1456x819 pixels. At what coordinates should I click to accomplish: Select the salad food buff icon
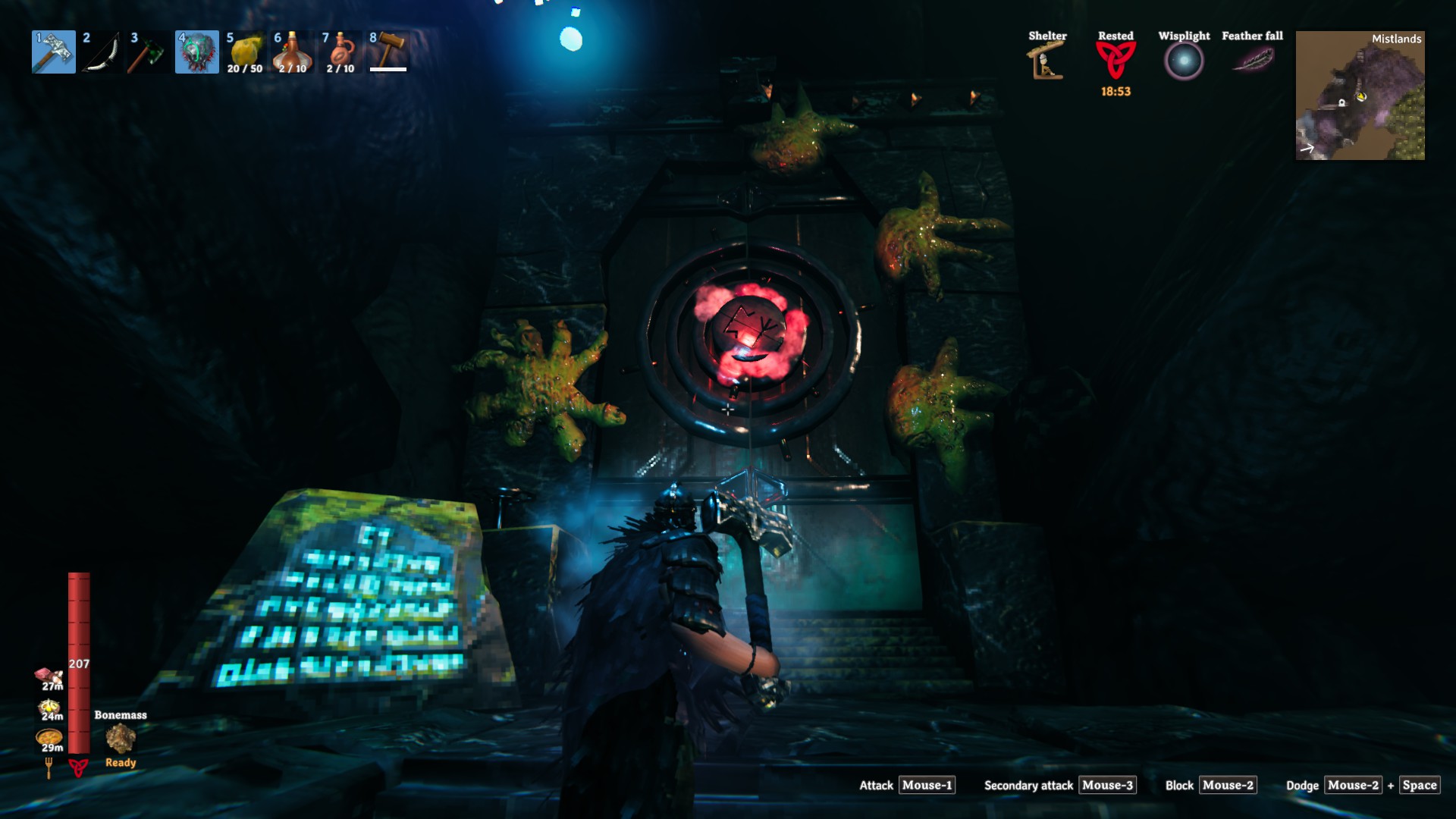tap(49, 708)
